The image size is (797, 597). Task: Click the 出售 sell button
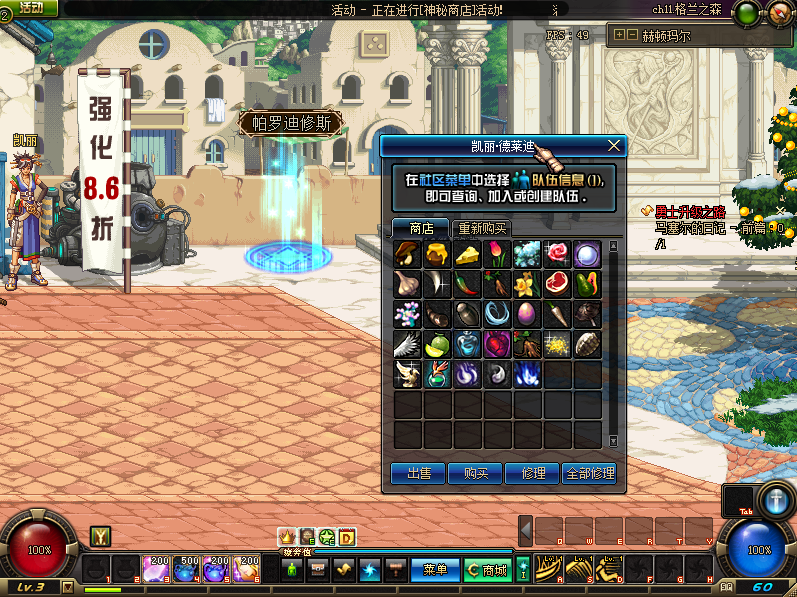(418, 473)
